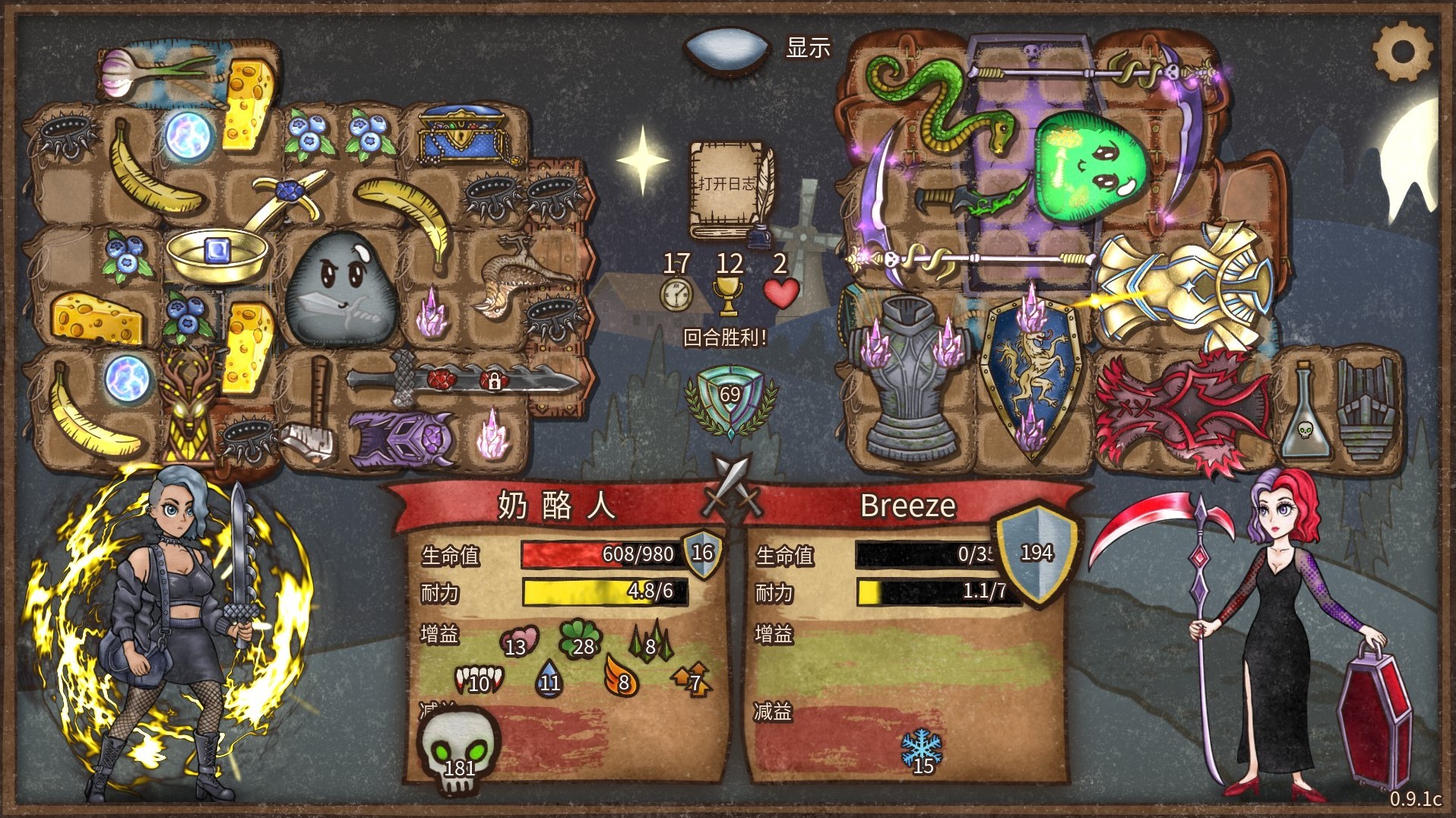This screenshot has height=818, width=1456.
Task: Pick the golden frying pan item
Action: point(219,252)
